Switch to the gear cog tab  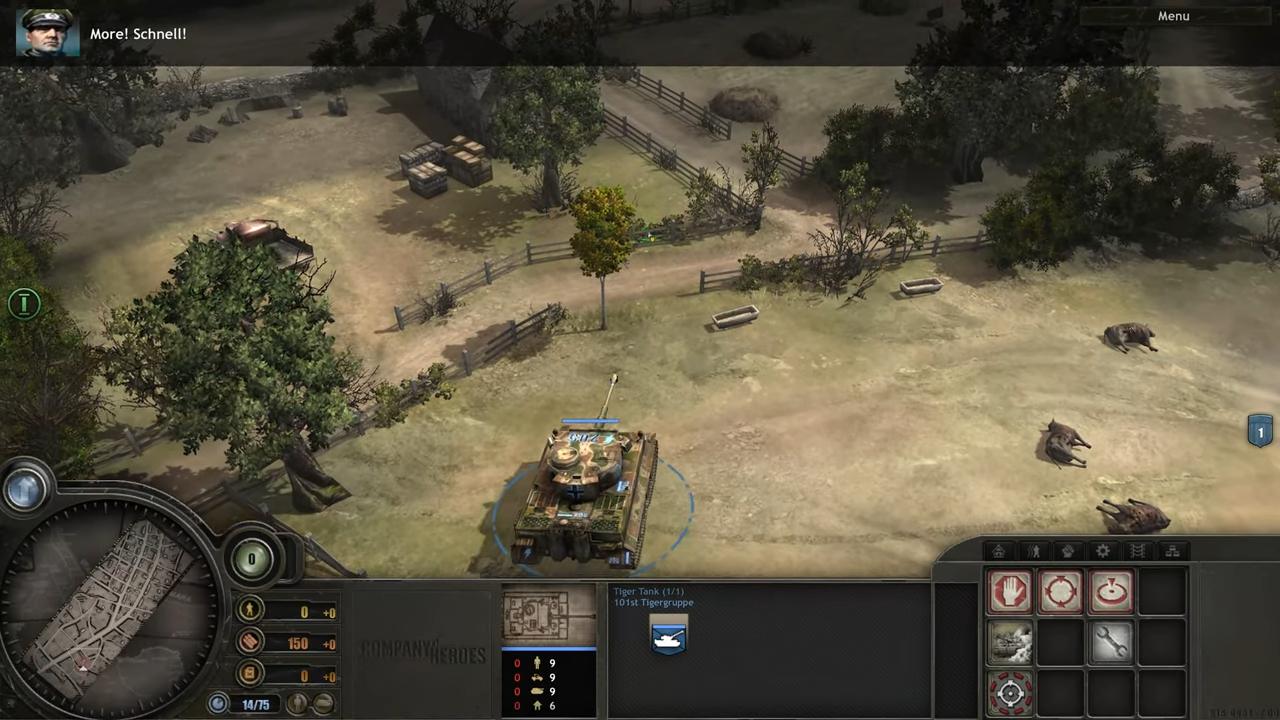pyautogui.click(x=1103, y=551)
